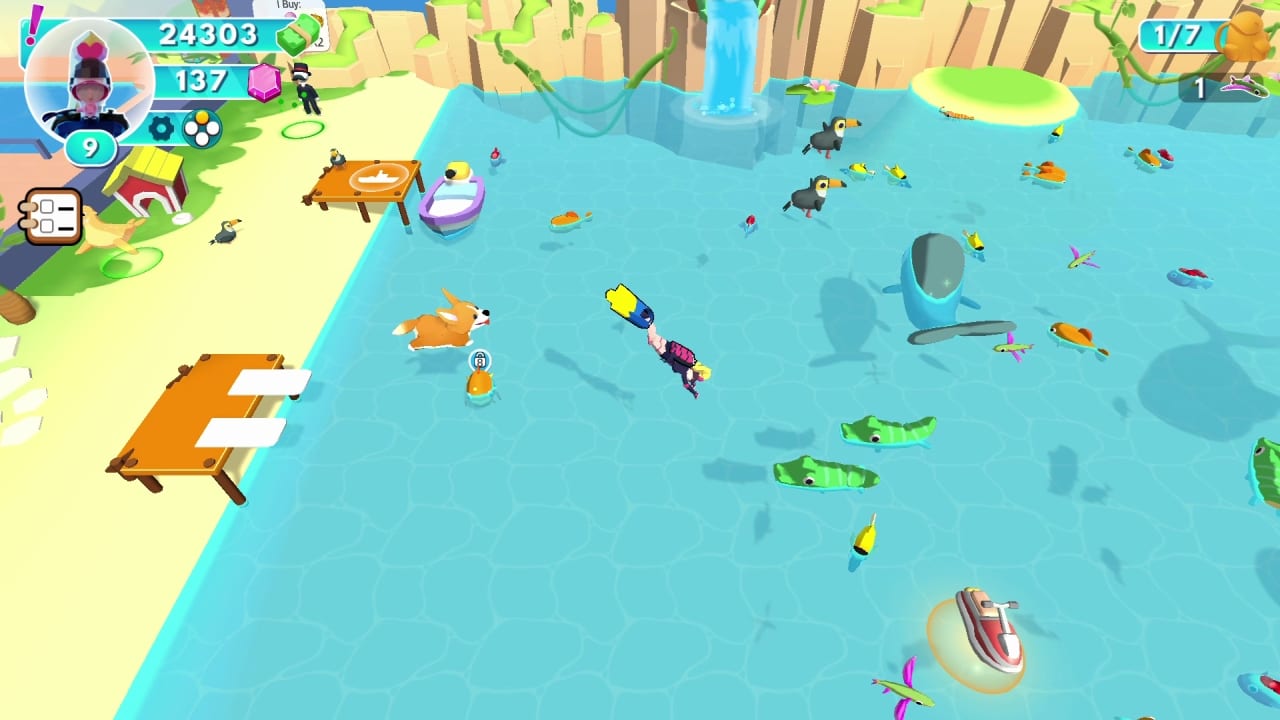Click the lock icon above the turtle in water
This screenshot has width=1280, height=720.
pyautogui.click(x=478, y=360)
